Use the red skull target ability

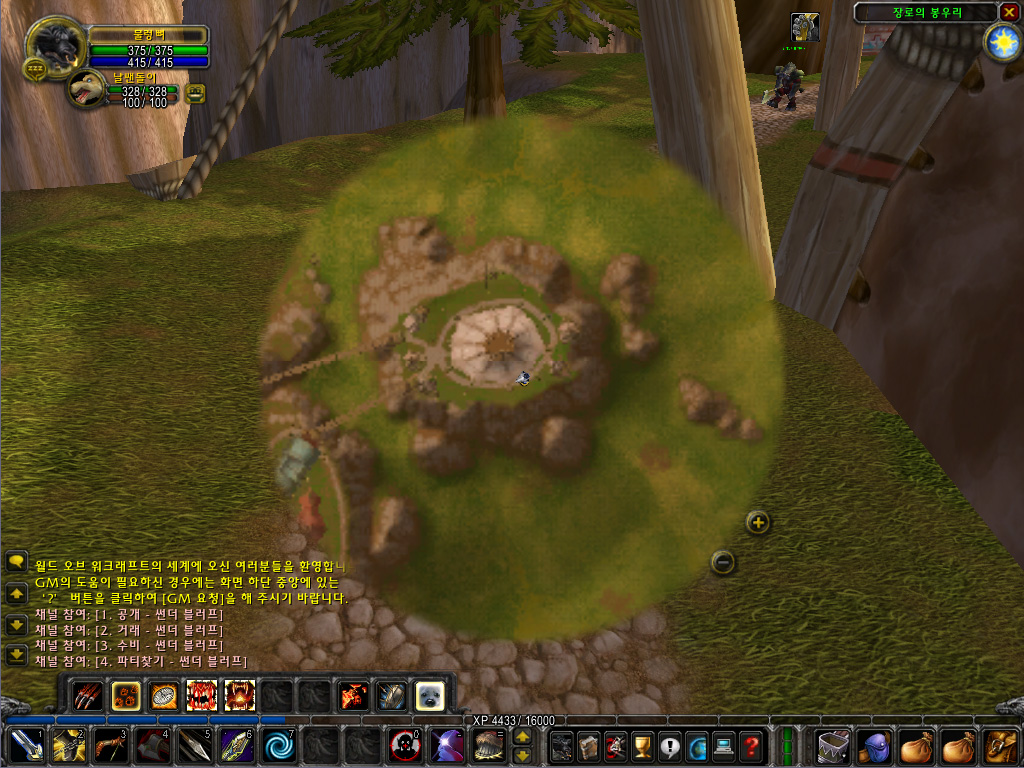(403, 746)
